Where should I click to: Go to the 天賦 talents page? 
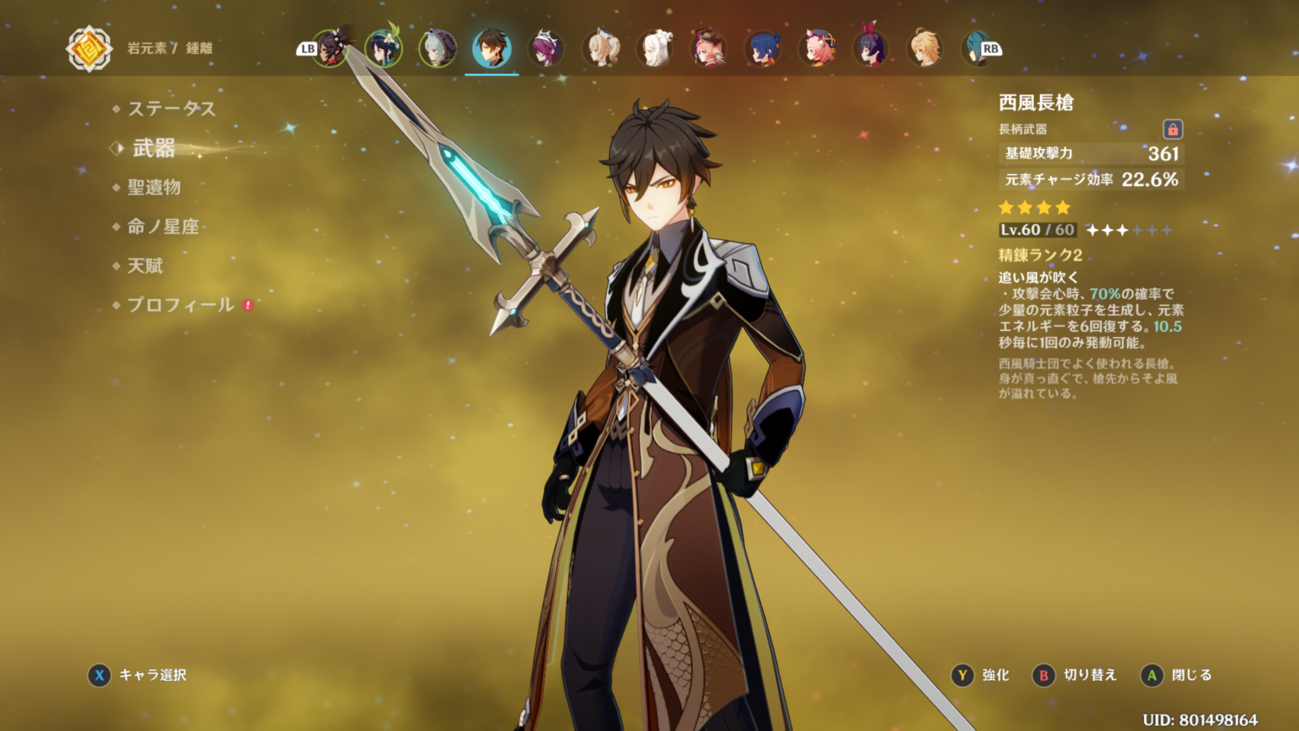click(145, 266)
